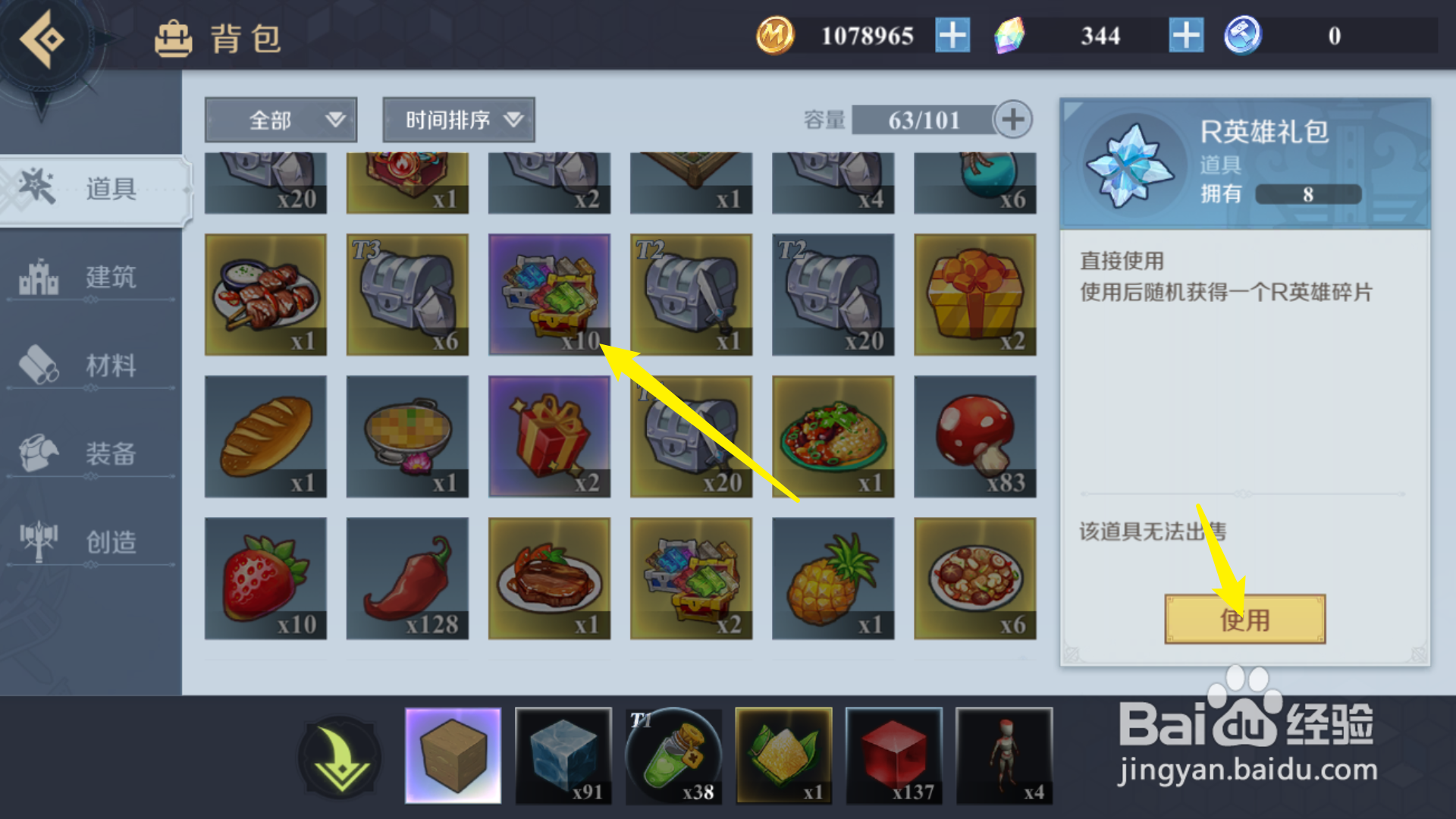Click the plus button beside capacity 63/101
This screenshot has width=1456, height=819.
point(1014,119)
